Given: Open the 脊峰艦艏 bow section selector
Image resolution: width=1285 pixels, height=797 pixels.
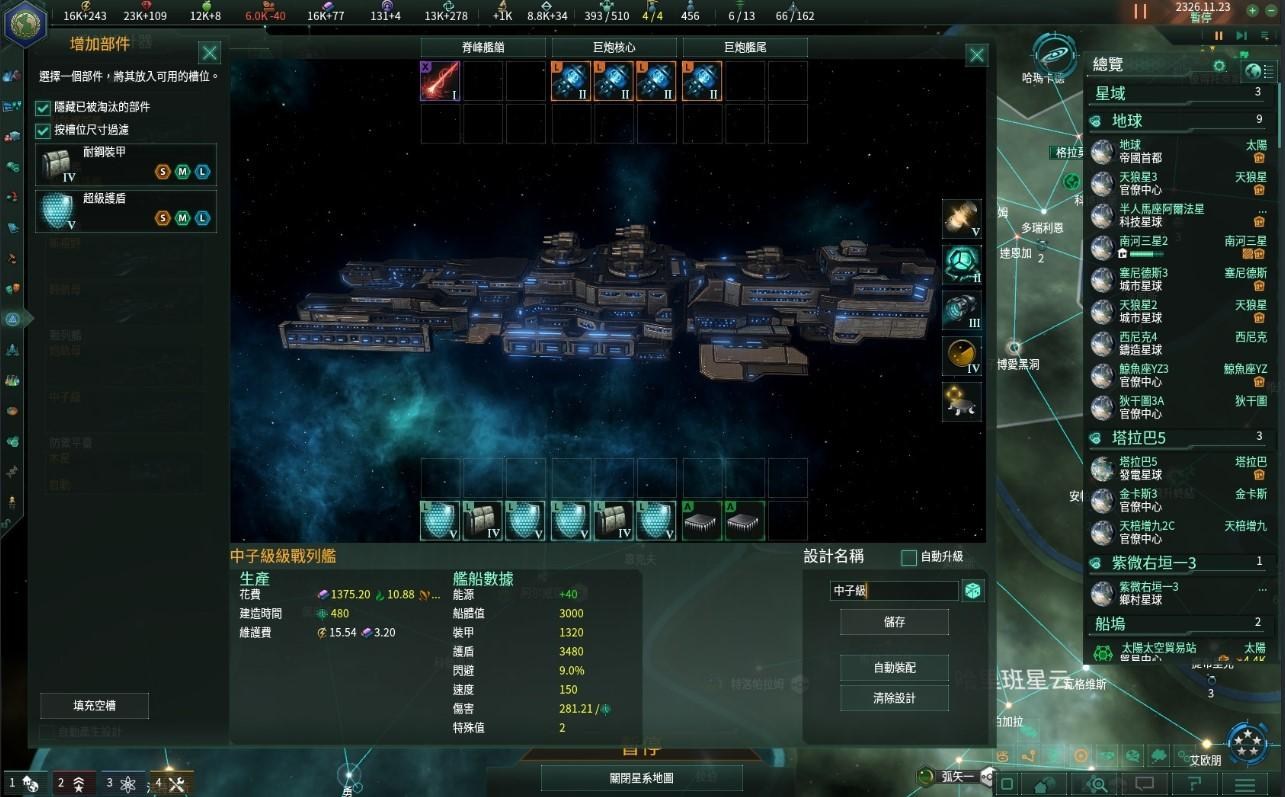Looking at the screenshot, I should pos(483,47).
